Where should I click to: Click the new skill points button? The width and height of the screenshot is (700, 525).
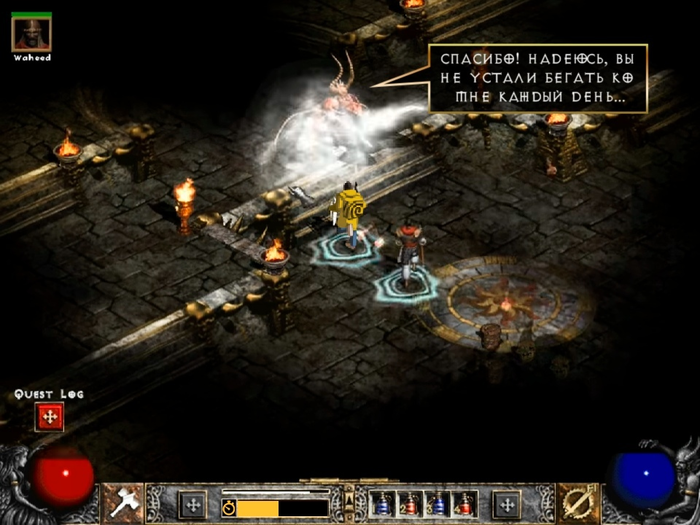(x=508, y=504)
